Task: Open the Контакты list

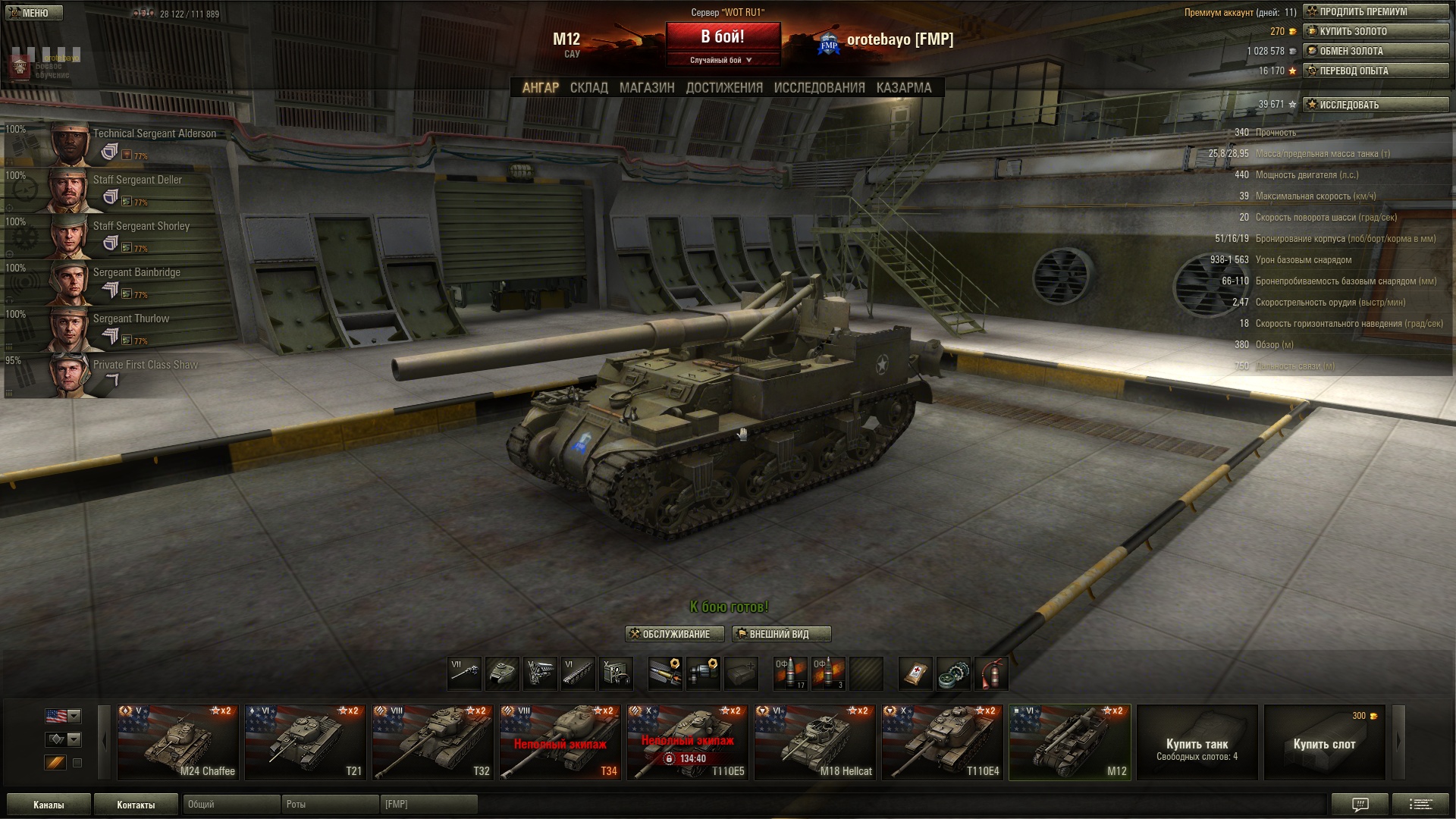Action: pos(136,805)
